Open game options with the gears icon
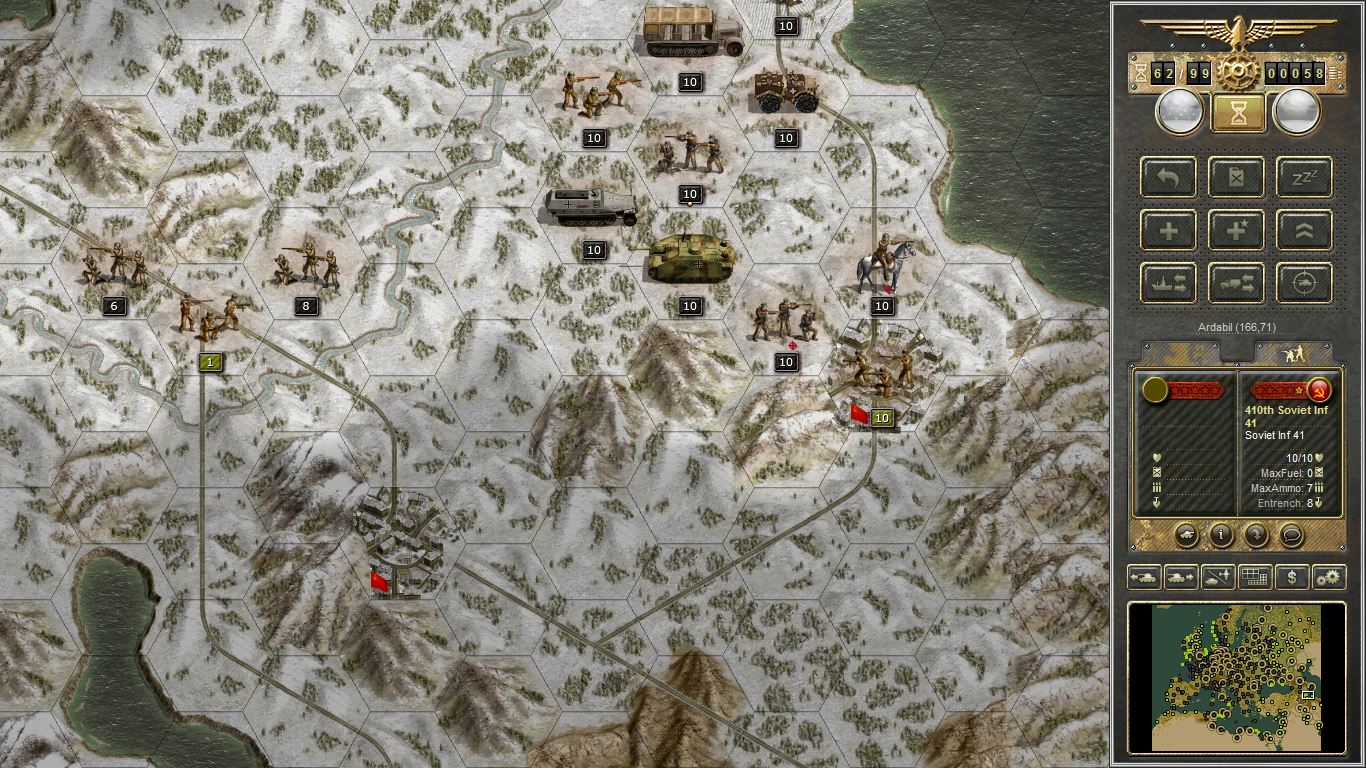1366x768 pixels. 1329,577
